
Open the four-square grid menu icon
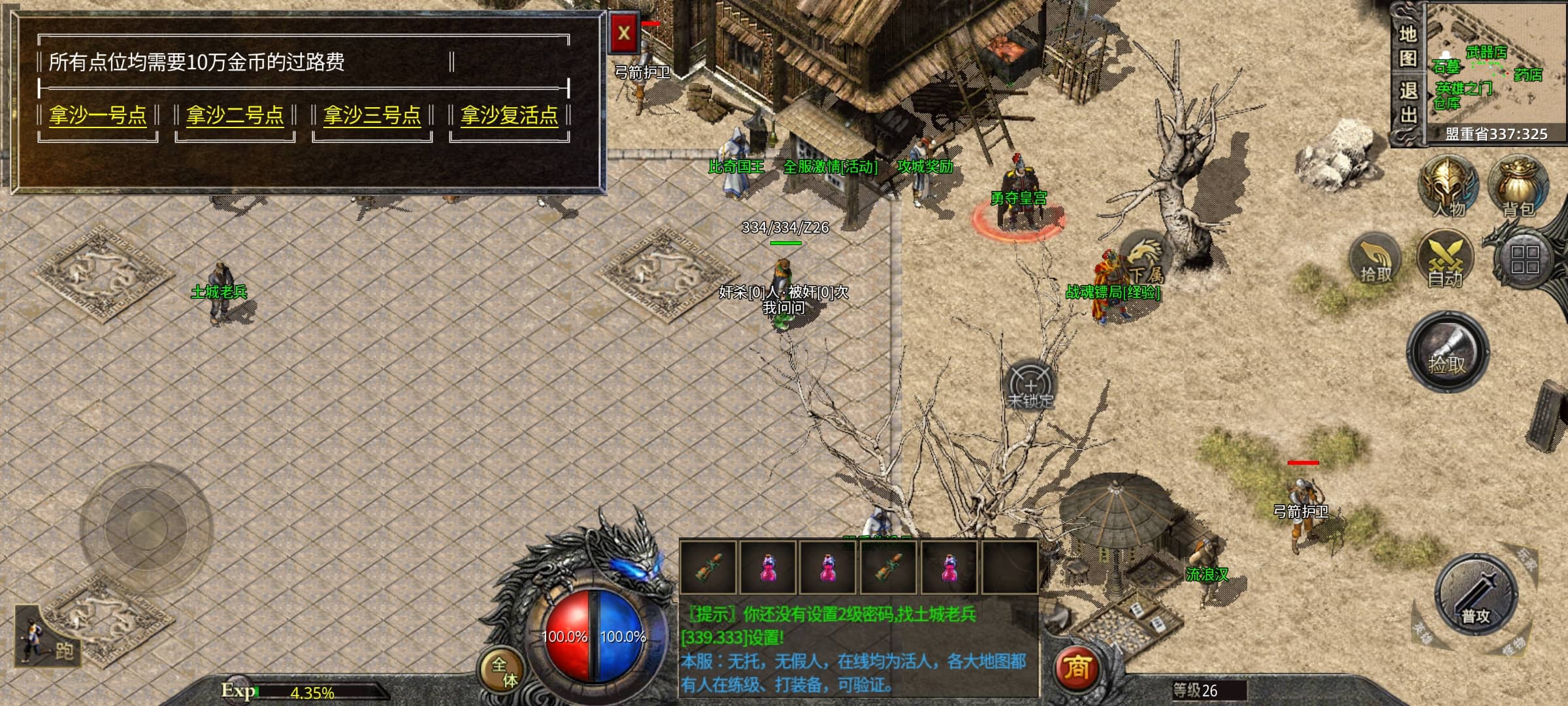(x=1525, y=259)
